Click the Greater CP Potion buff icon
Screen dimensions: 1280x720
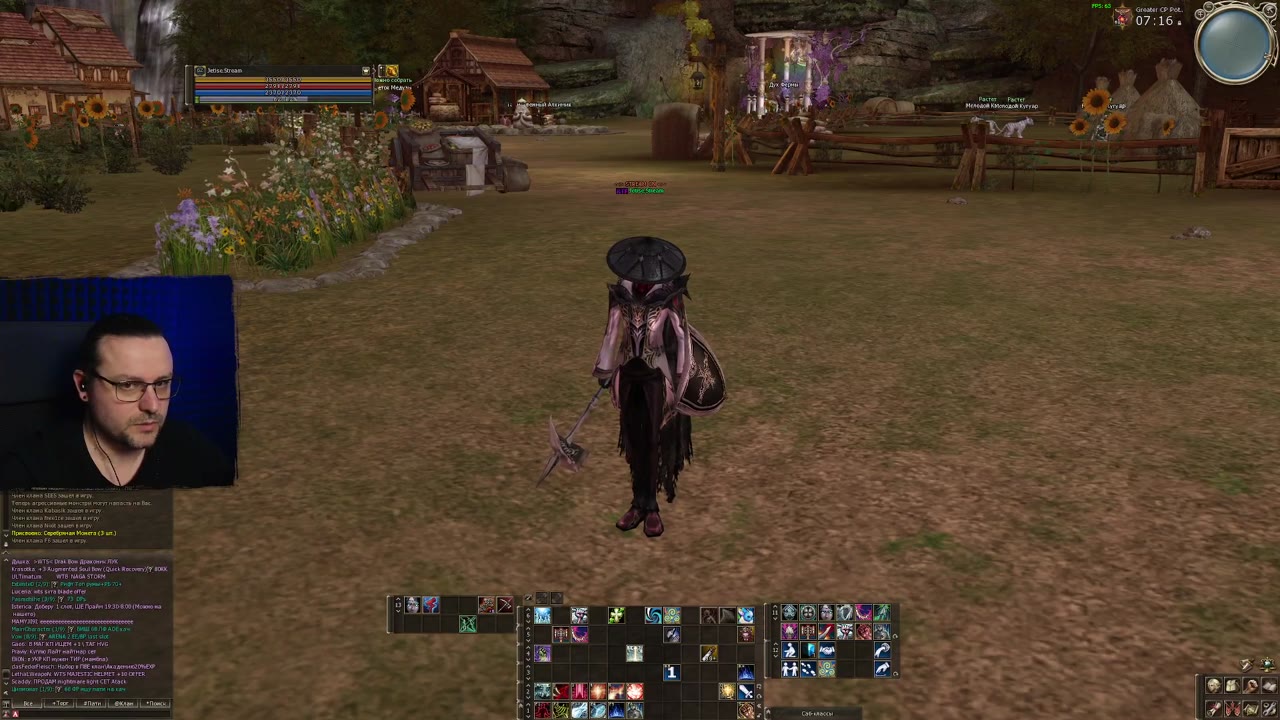pyautogui.click(x=1123, y=18)
